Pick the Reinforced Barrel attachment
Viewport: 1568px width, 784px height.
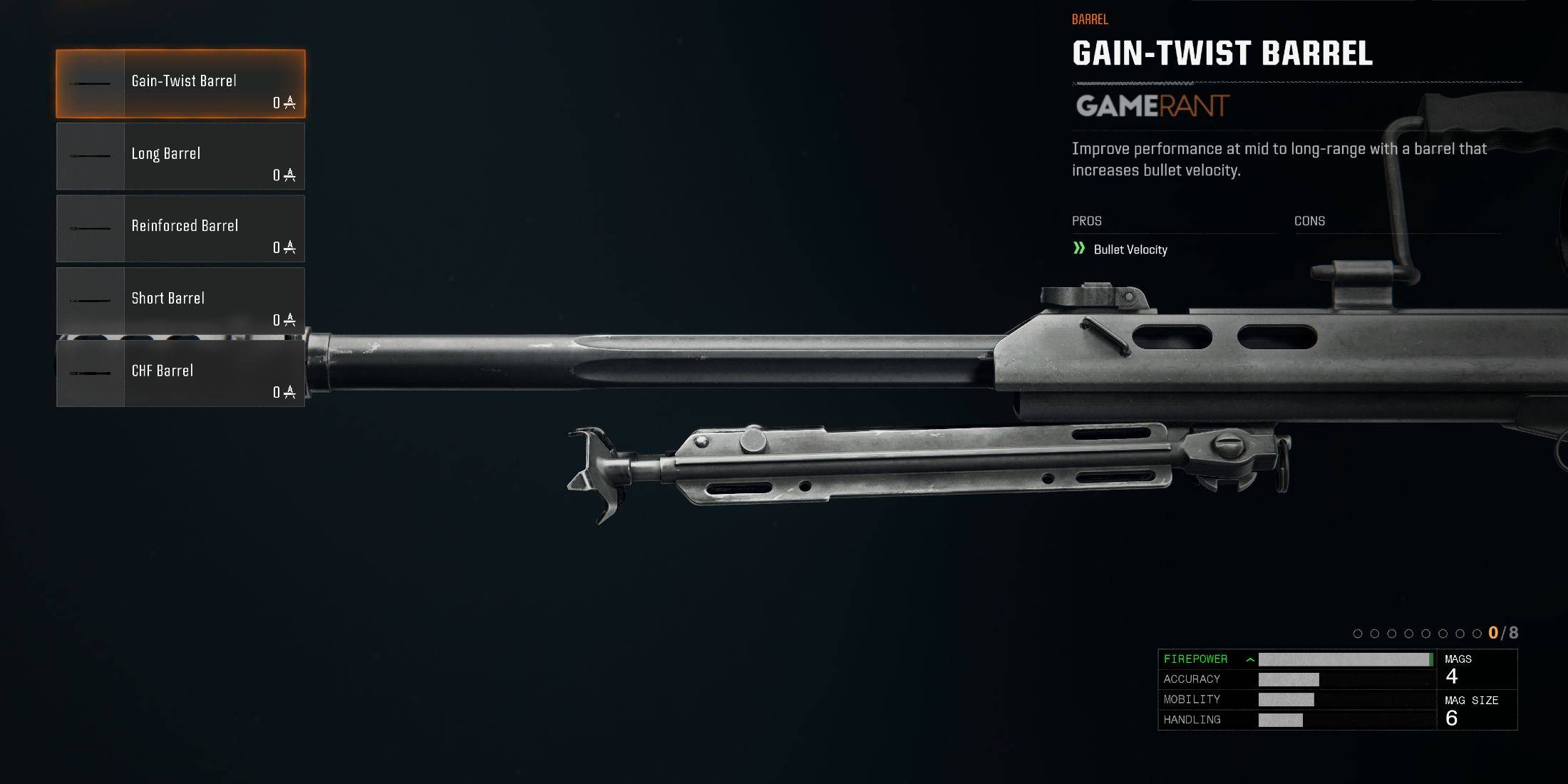(x=181, y=229)
